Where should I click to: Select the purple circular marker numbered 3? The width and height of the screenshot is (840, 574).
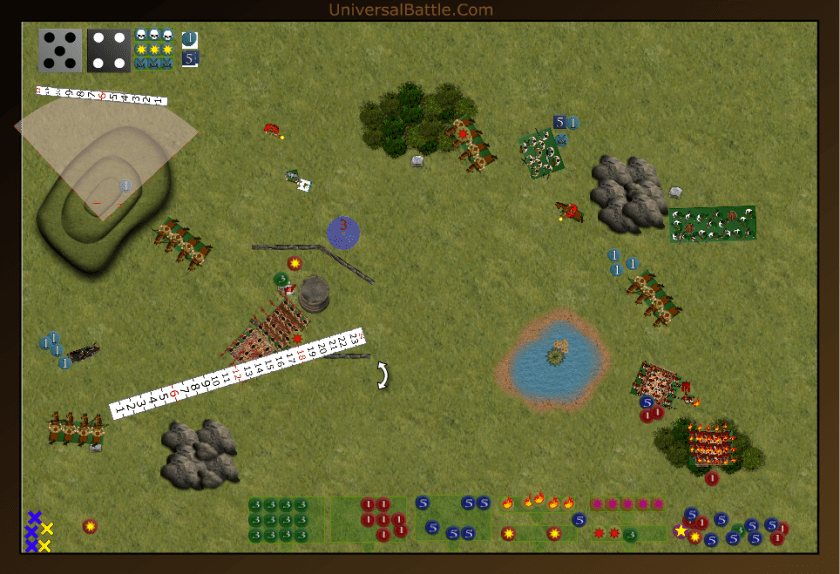point(343,232)
